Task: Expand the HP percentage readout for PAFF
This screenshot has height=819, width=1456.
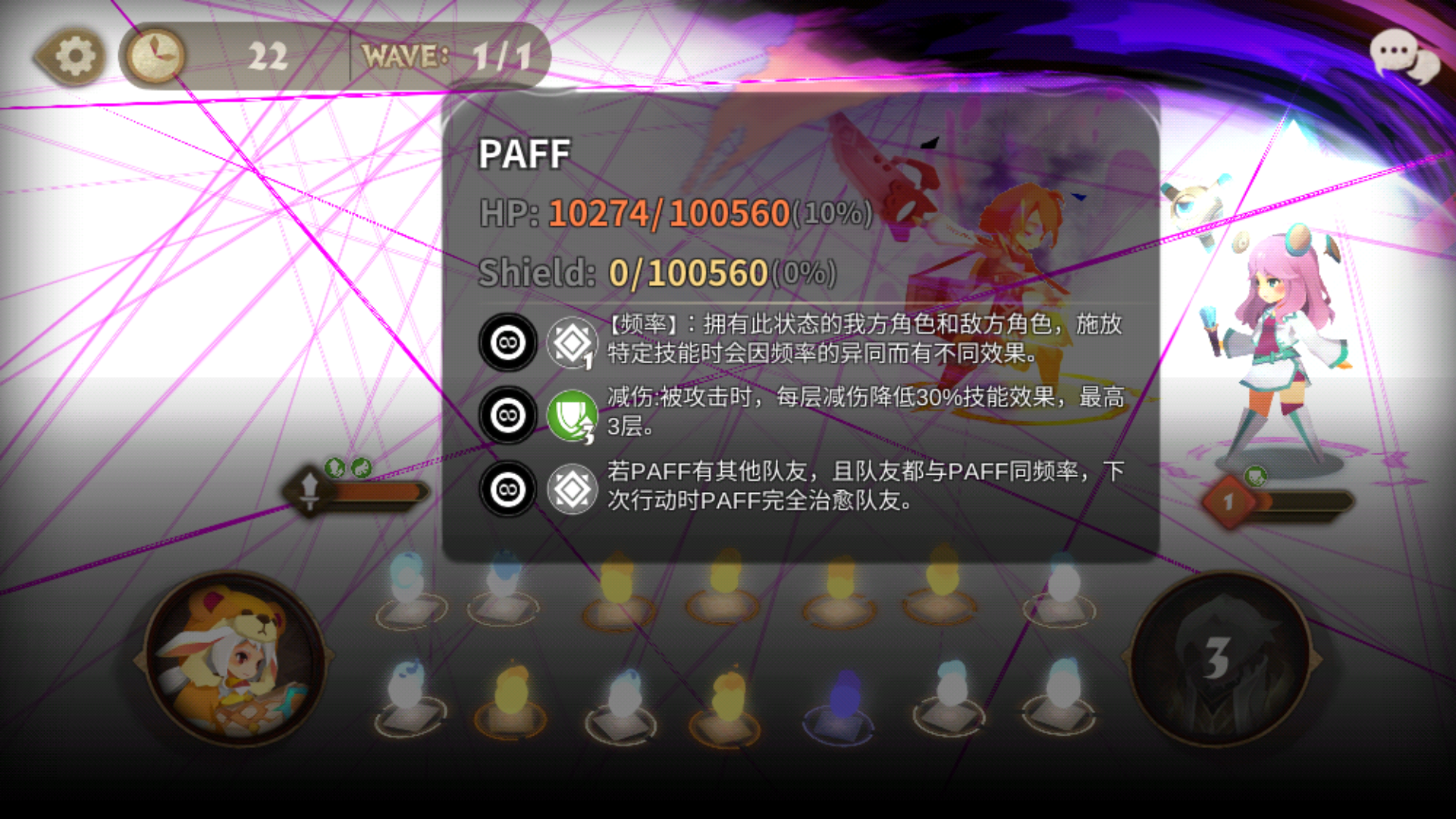Action: pyautogui.click(x=830, y=218)
